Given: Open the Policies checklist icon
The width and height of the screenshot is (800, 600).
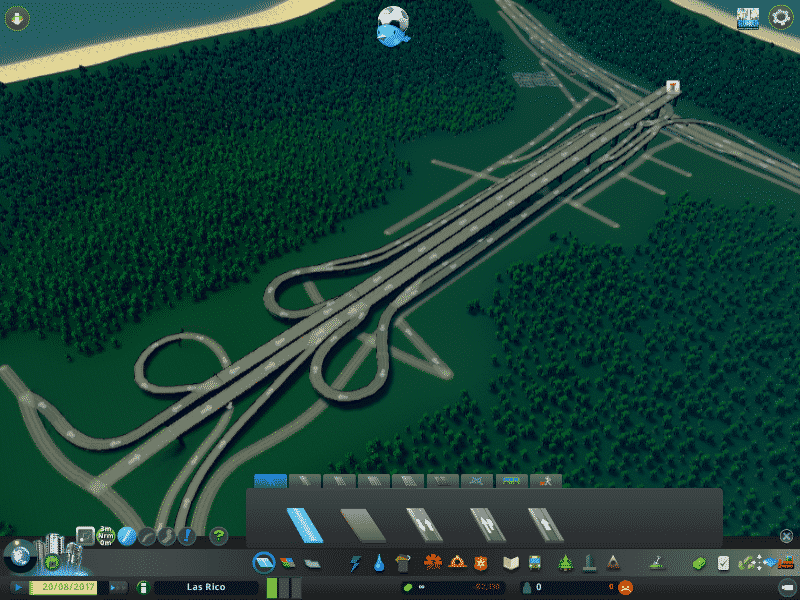Looking at the screenshot, I should 723,563.
